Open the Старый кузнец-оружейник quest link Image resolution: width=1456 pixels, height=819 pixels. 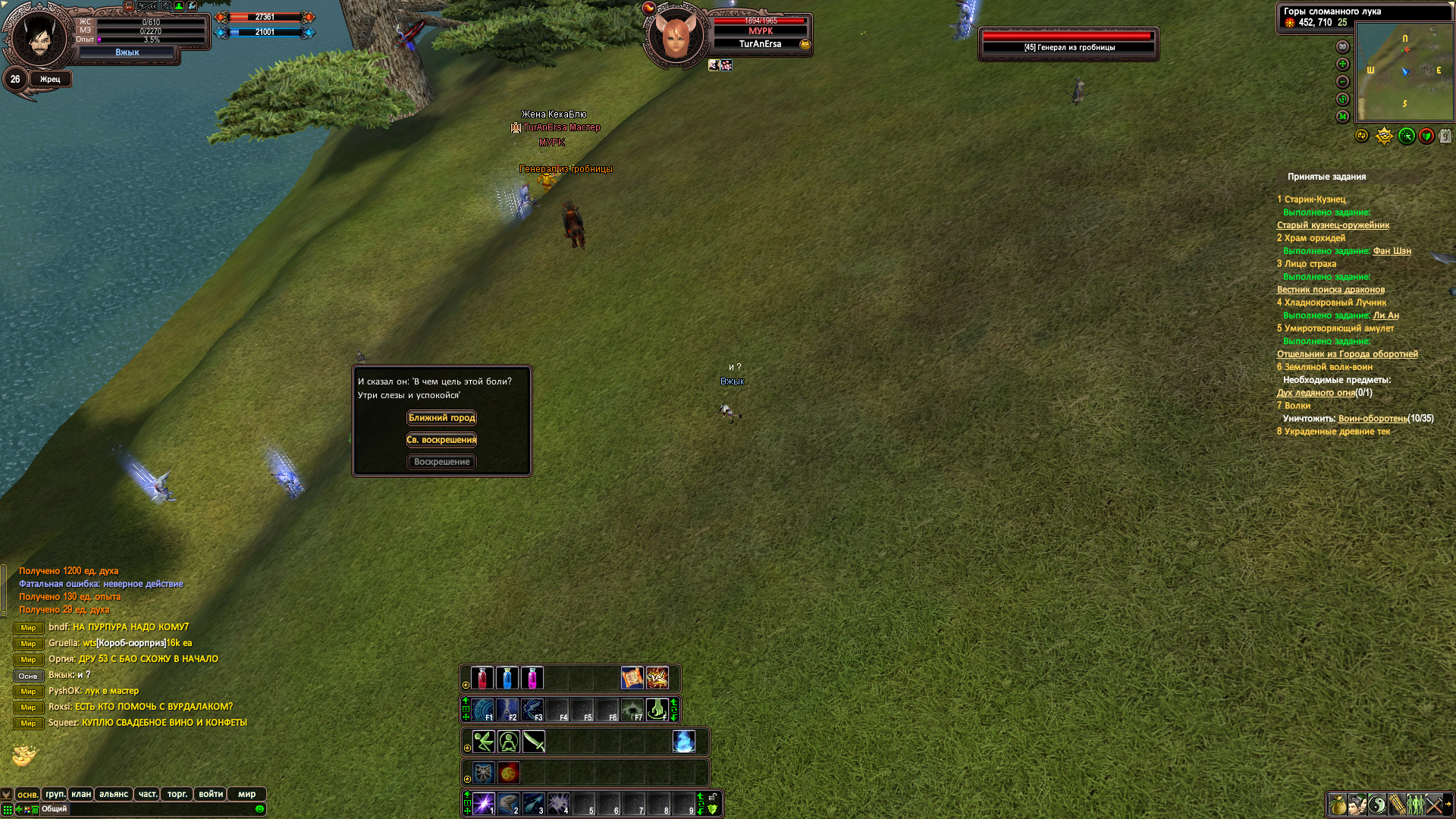(1332, 225)
